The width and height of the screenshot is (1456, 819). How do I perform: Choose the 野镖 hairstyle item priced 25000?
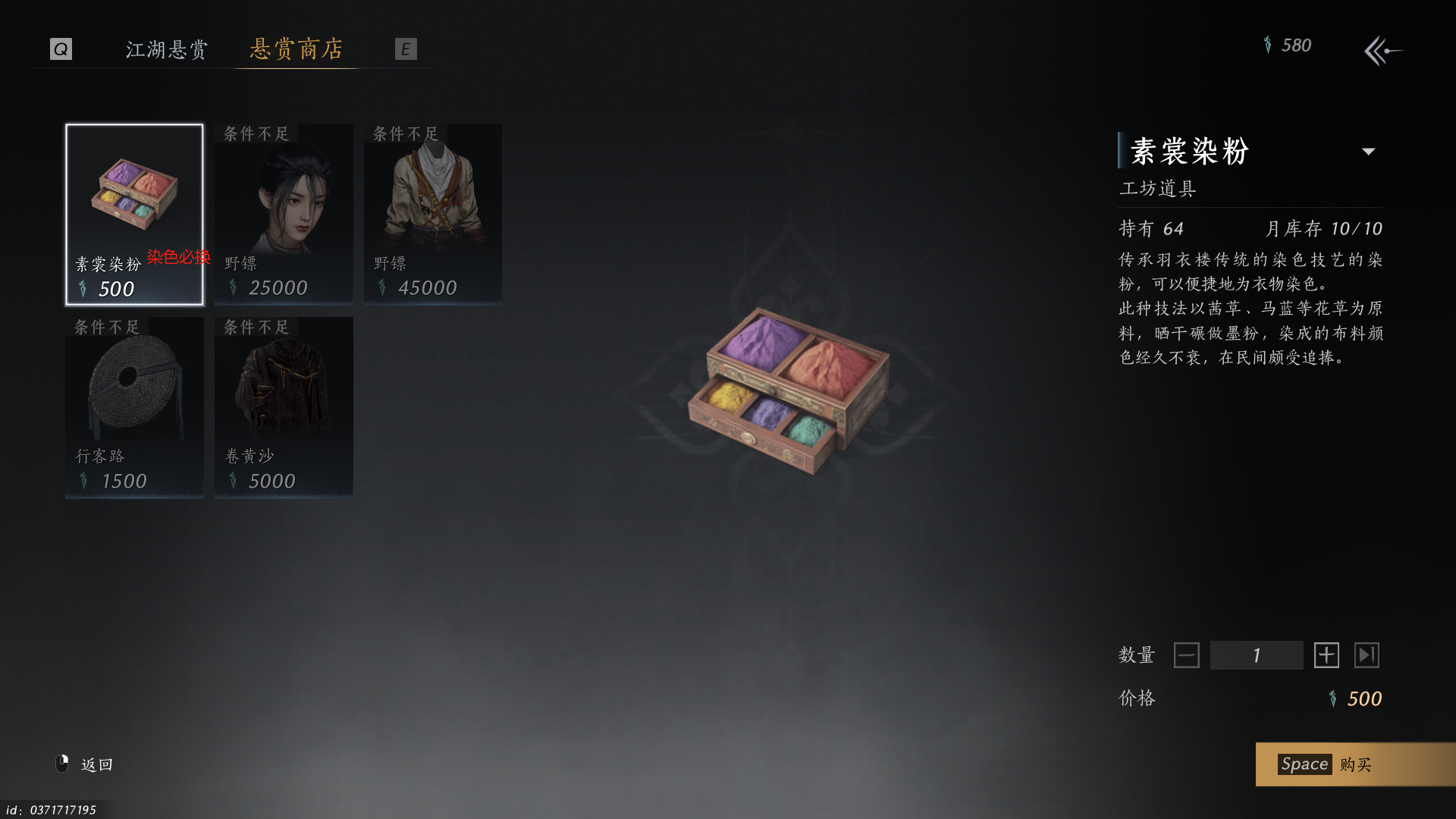284,215
